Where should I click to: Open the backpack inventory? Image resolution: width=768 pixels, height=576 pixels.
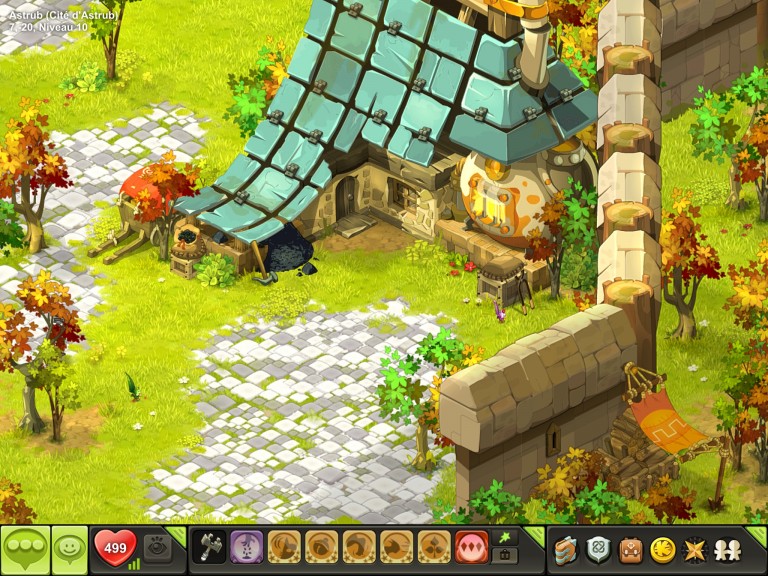point(630,549)
